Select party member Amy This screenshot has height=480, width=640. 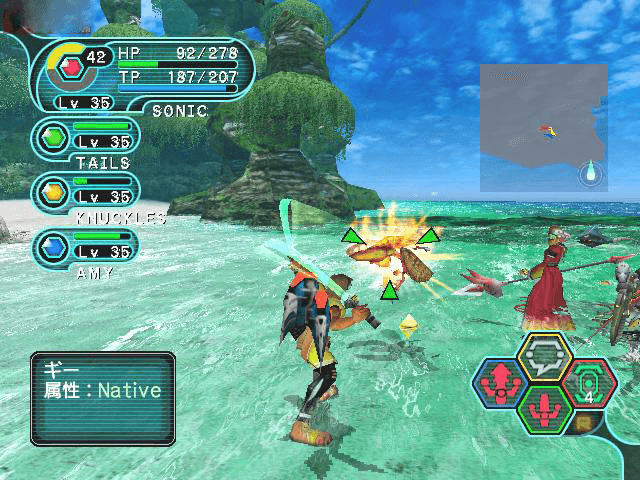(x=86, y=250)
